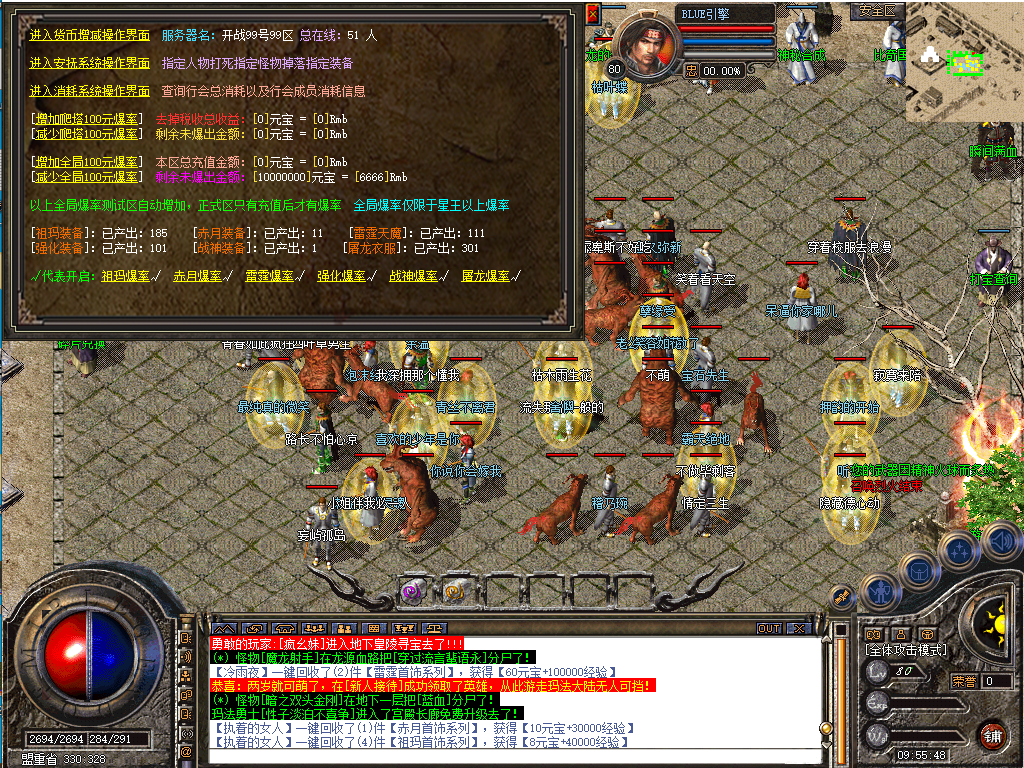This screenshot has height=768, width=1024.
Task: Click 减少全局100元爆率 link
Action: coord(88,177)
